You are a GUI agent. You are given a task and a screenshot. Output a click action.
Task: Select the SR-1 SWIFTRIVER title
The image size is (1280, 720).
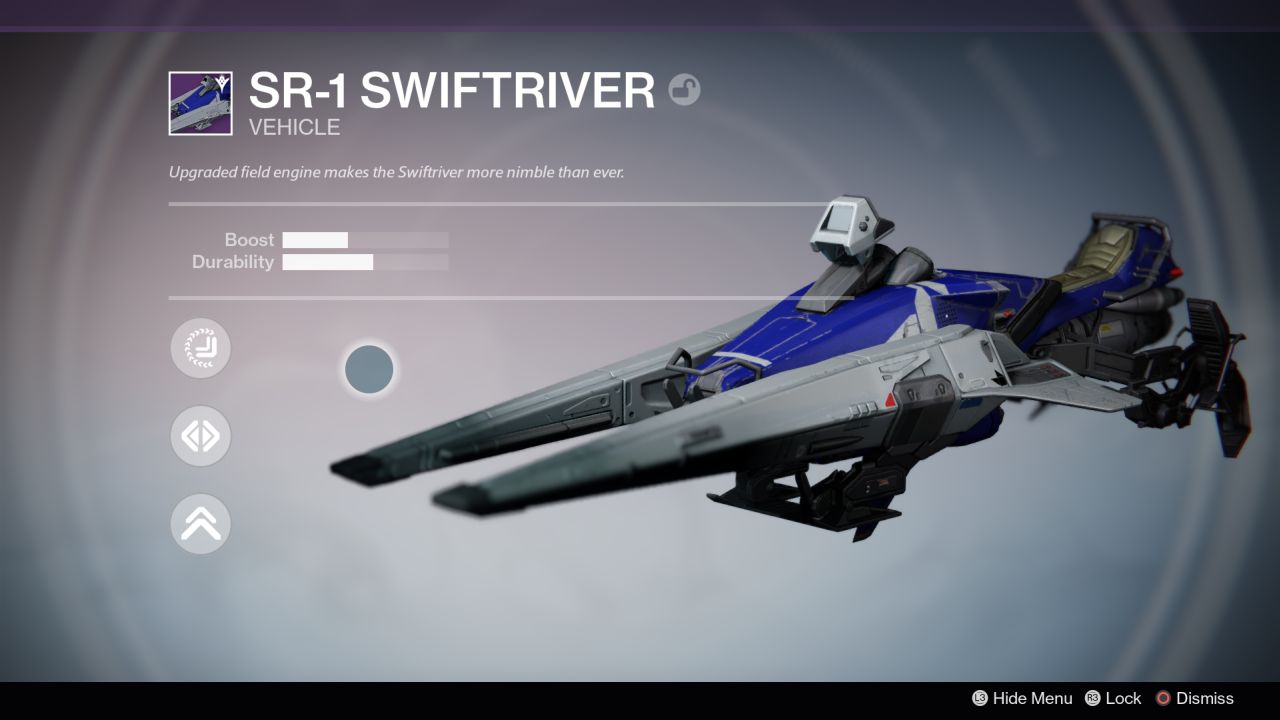tap(452, 90)
